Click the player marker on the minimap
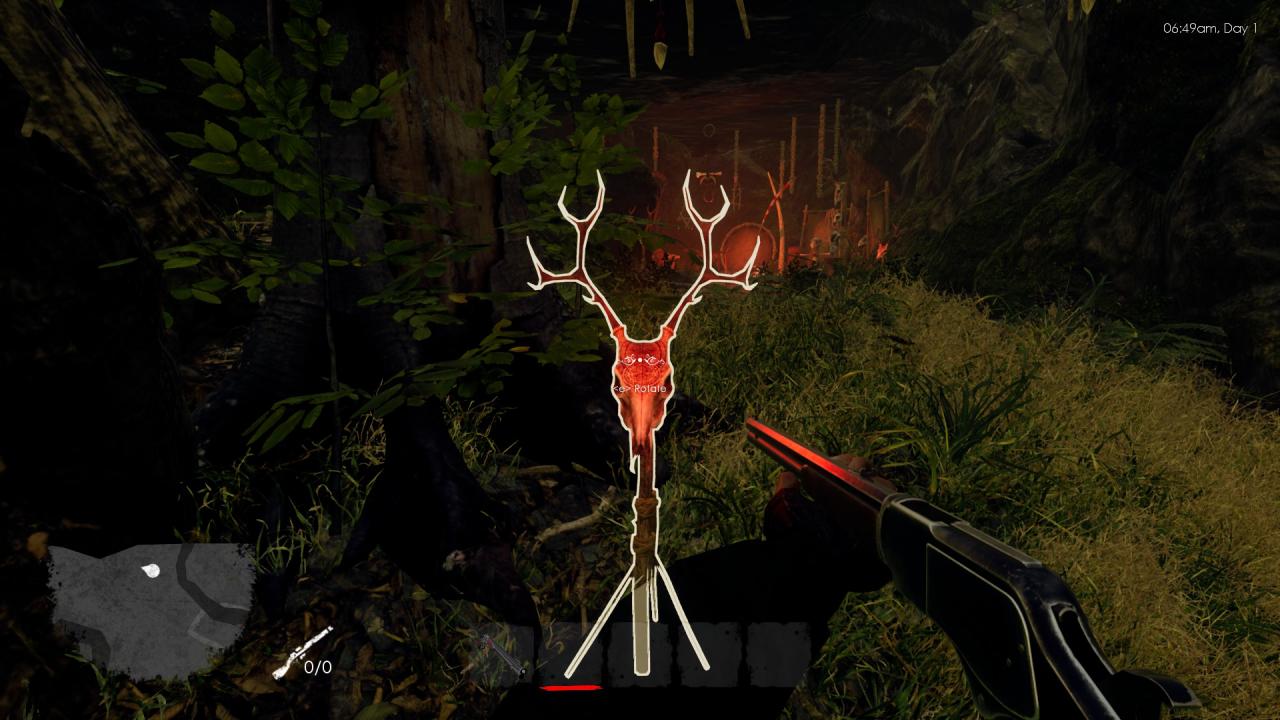The image size is (1280, 720). tap(150, 571)
